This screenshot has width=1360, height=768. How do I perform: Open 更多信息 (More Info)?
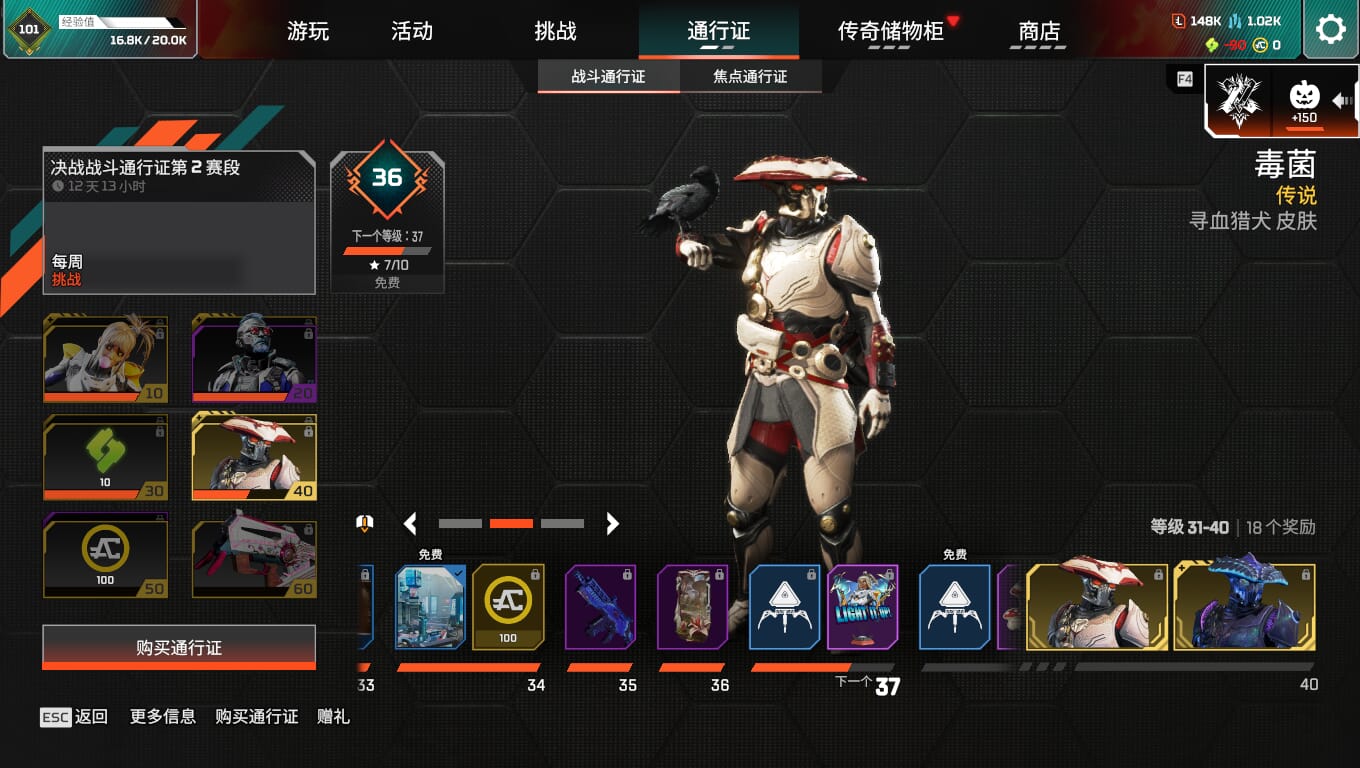coord(163,716)
